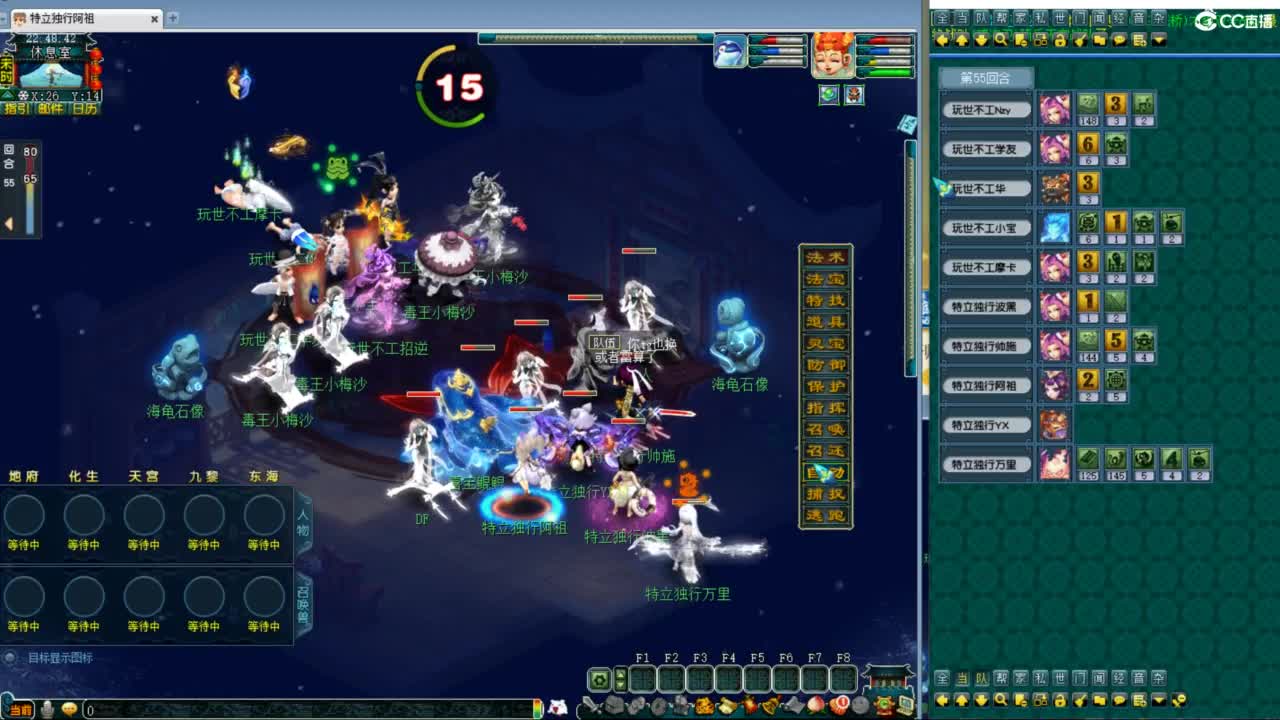Click the chat bubble icon in the chat toolbar
1280x720 pixels.
1117,40
